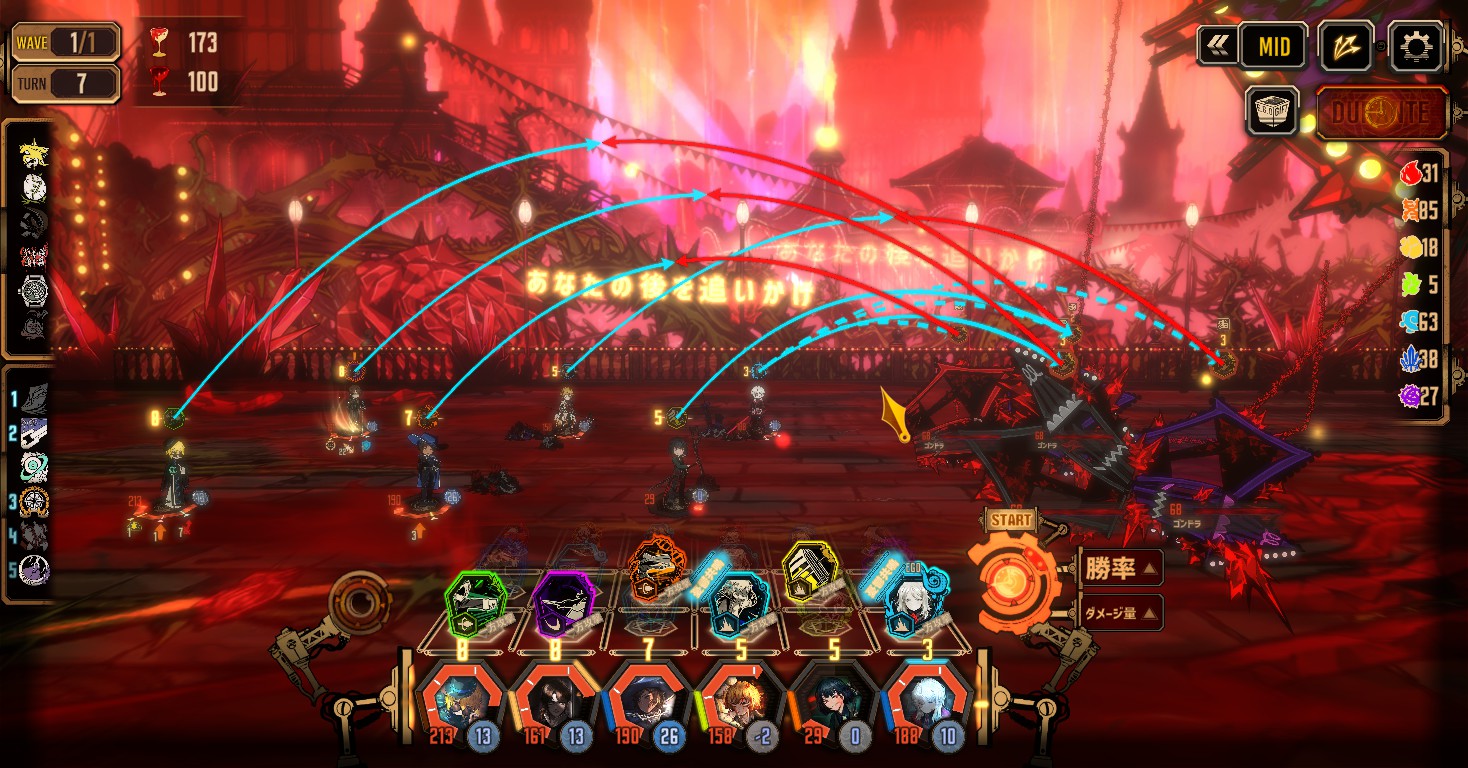The image size is (1468, 768).
Task: Toggle the ダメージ量 damage auto-select
Action: tap(1121, 613)
